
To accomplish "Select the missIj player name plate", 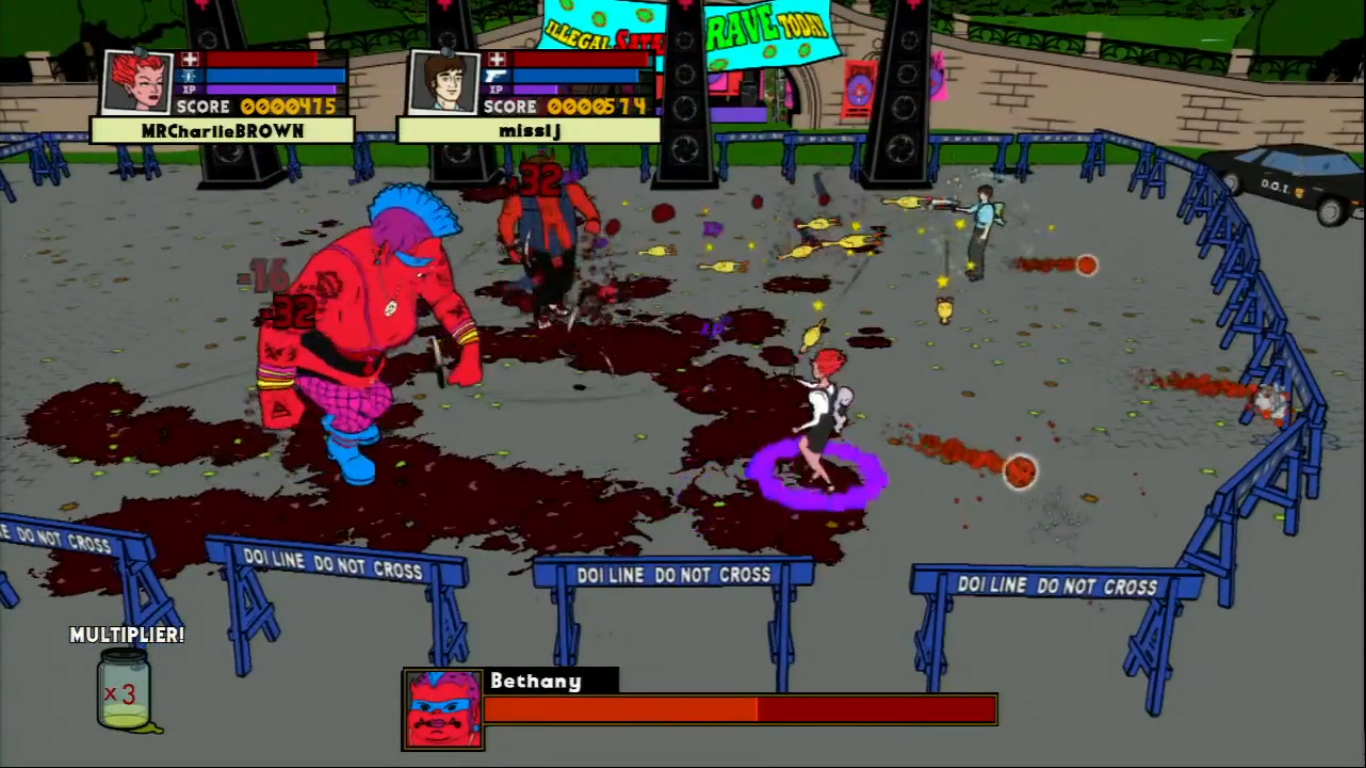I will coord(528,131).
